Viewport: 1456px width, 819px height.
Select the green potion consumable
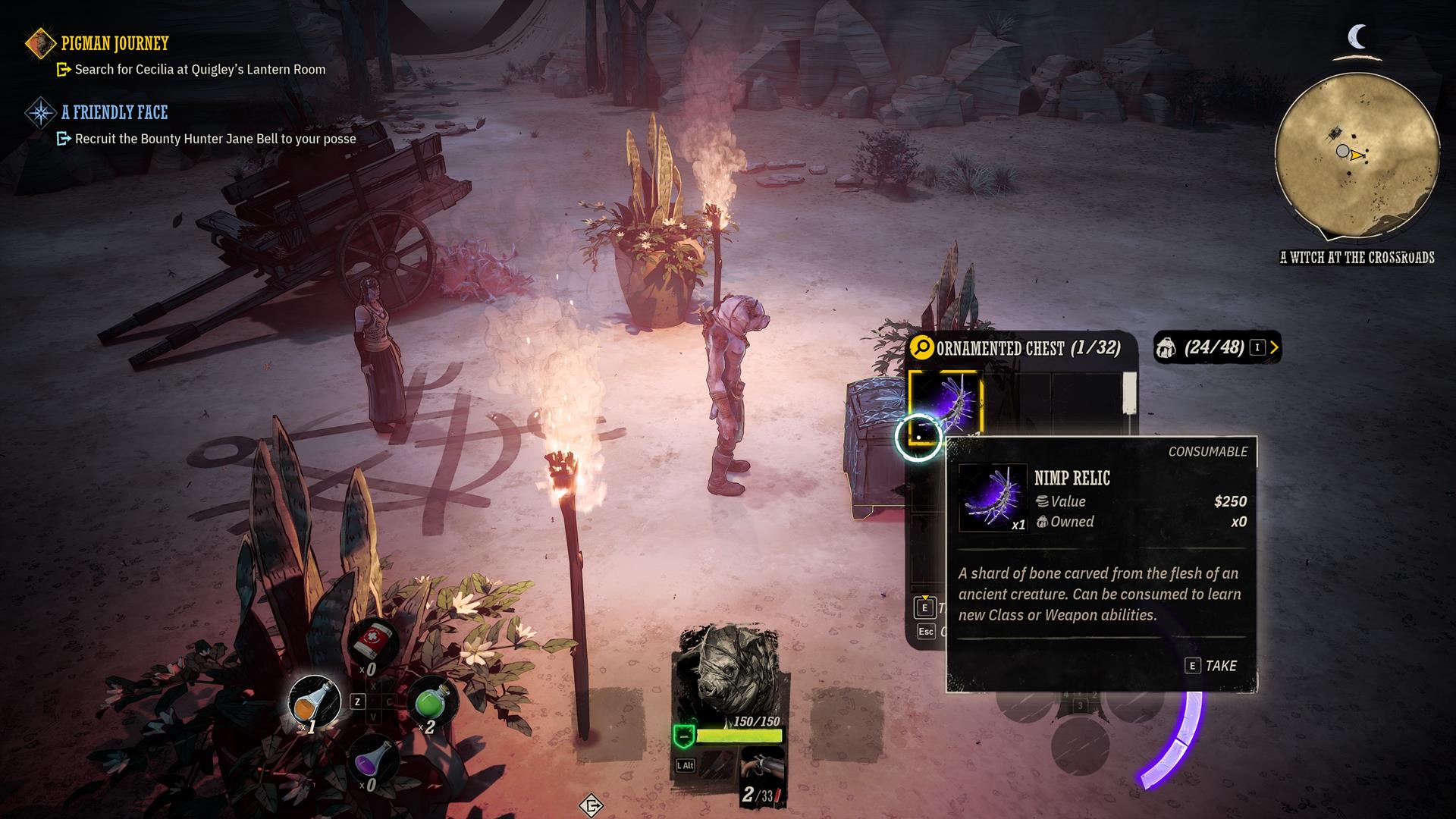pos(433,700)
